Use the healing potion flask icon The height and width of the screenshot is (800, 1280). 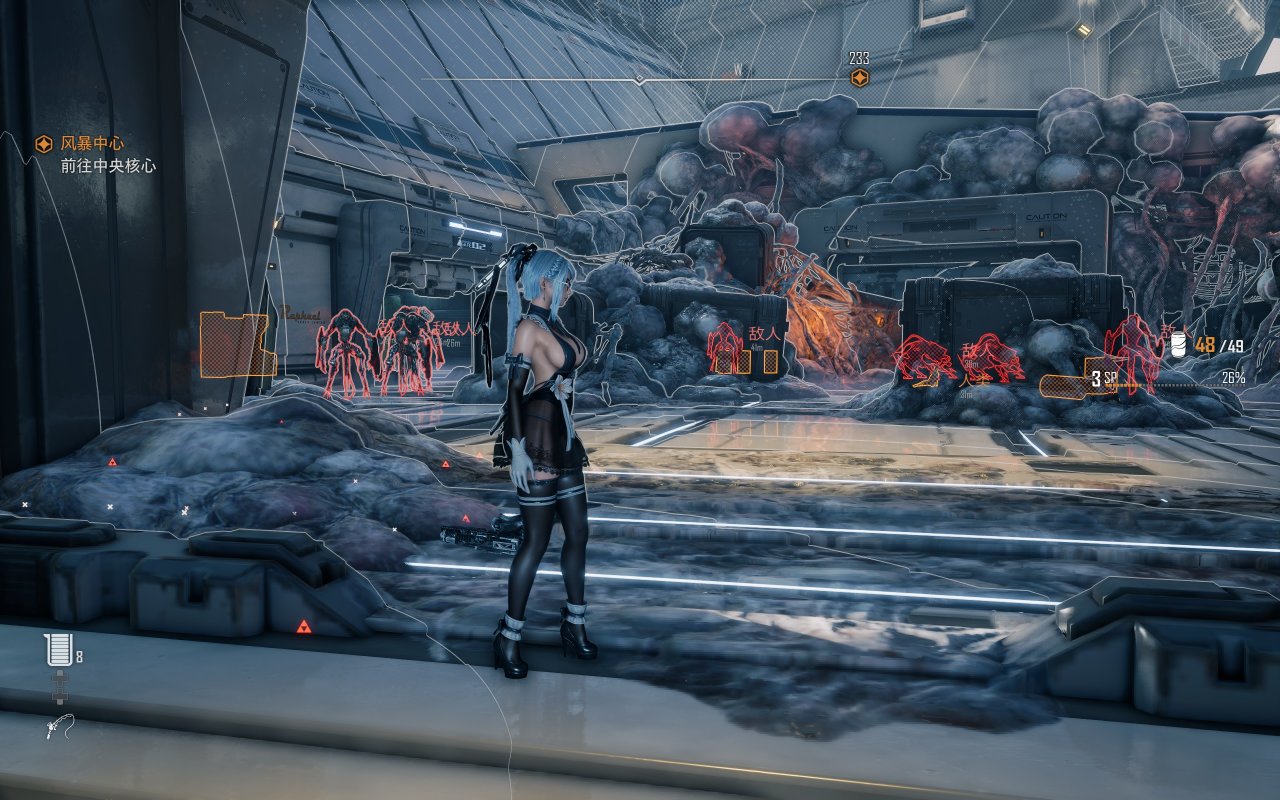click(x=58, y=651)
